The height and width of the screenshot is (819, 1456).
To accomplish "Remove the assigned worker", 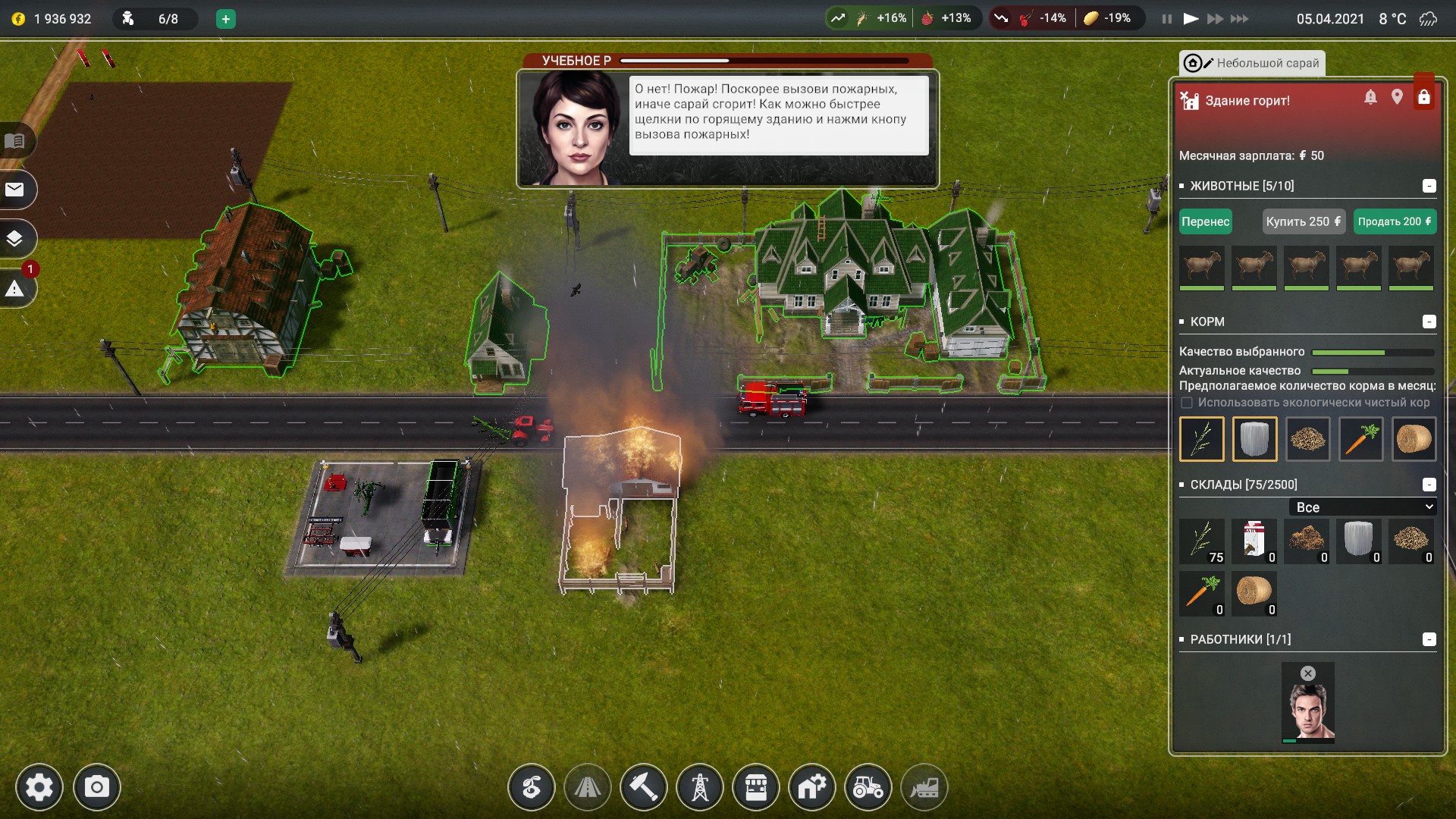I will click(1308, 673).
